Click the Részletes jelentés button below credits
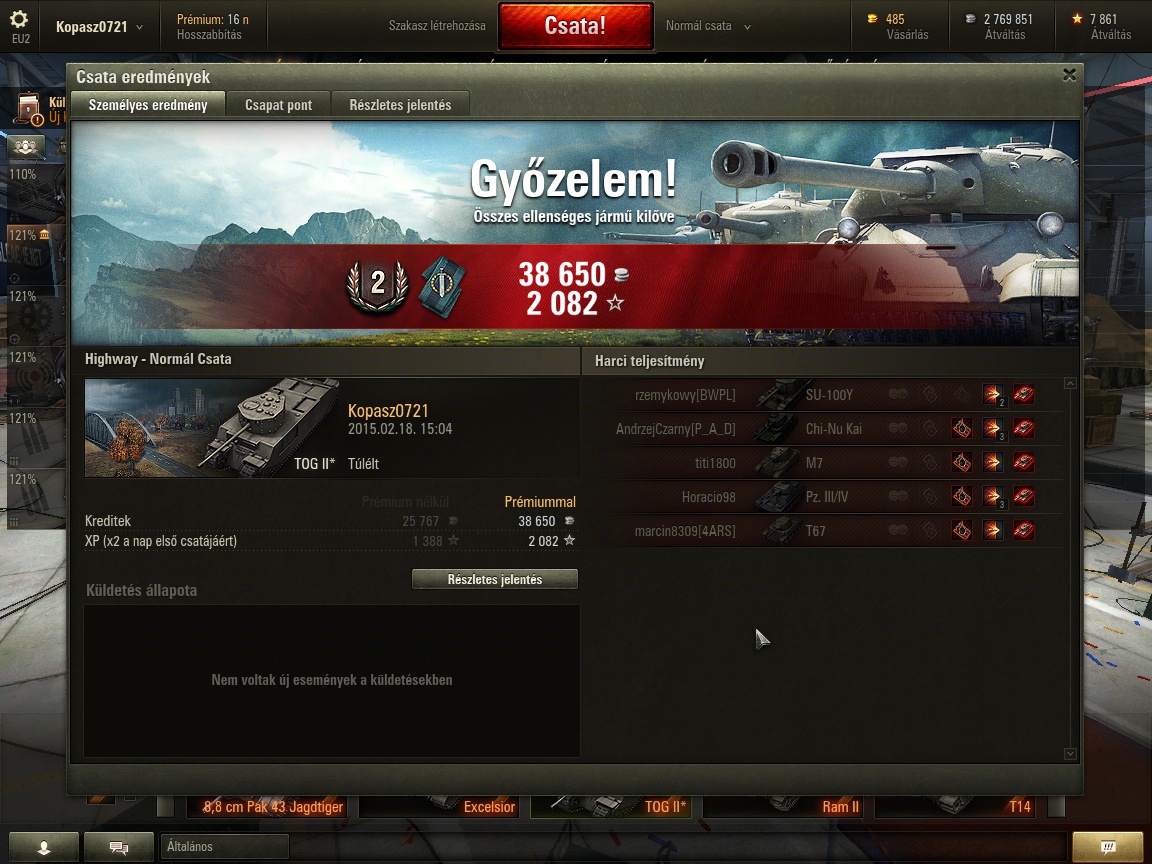 coord(495,580)
